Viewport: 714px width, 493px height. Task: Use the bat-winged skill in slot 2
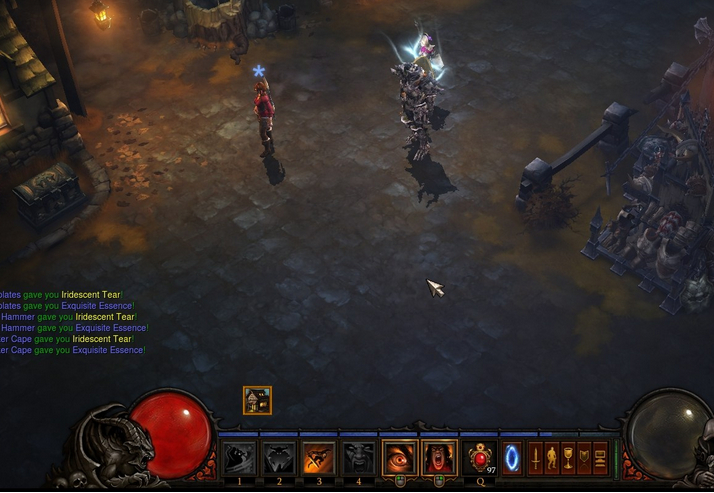pos(279,458)
